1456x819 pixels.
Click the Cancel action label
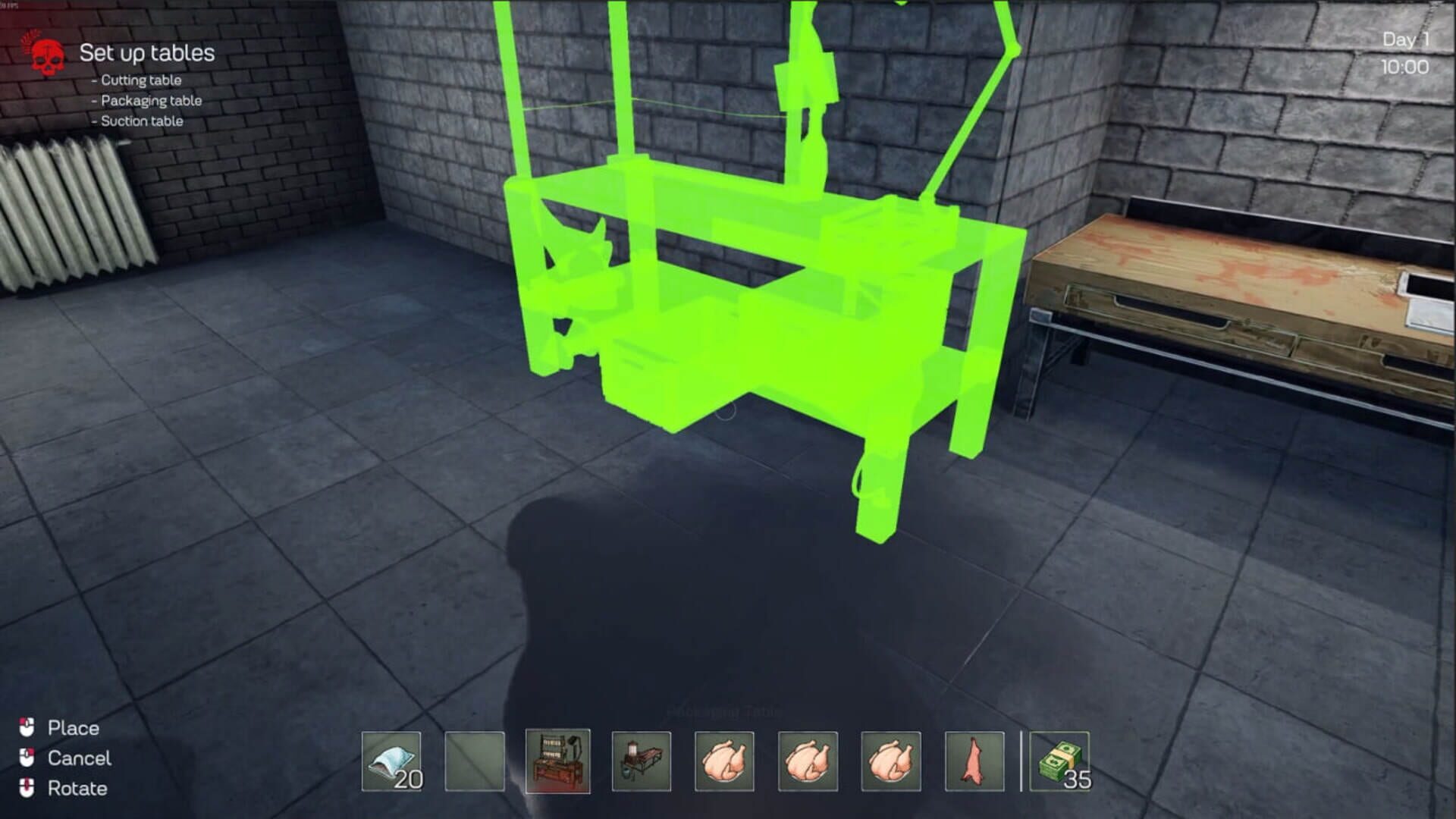point(78,758)
